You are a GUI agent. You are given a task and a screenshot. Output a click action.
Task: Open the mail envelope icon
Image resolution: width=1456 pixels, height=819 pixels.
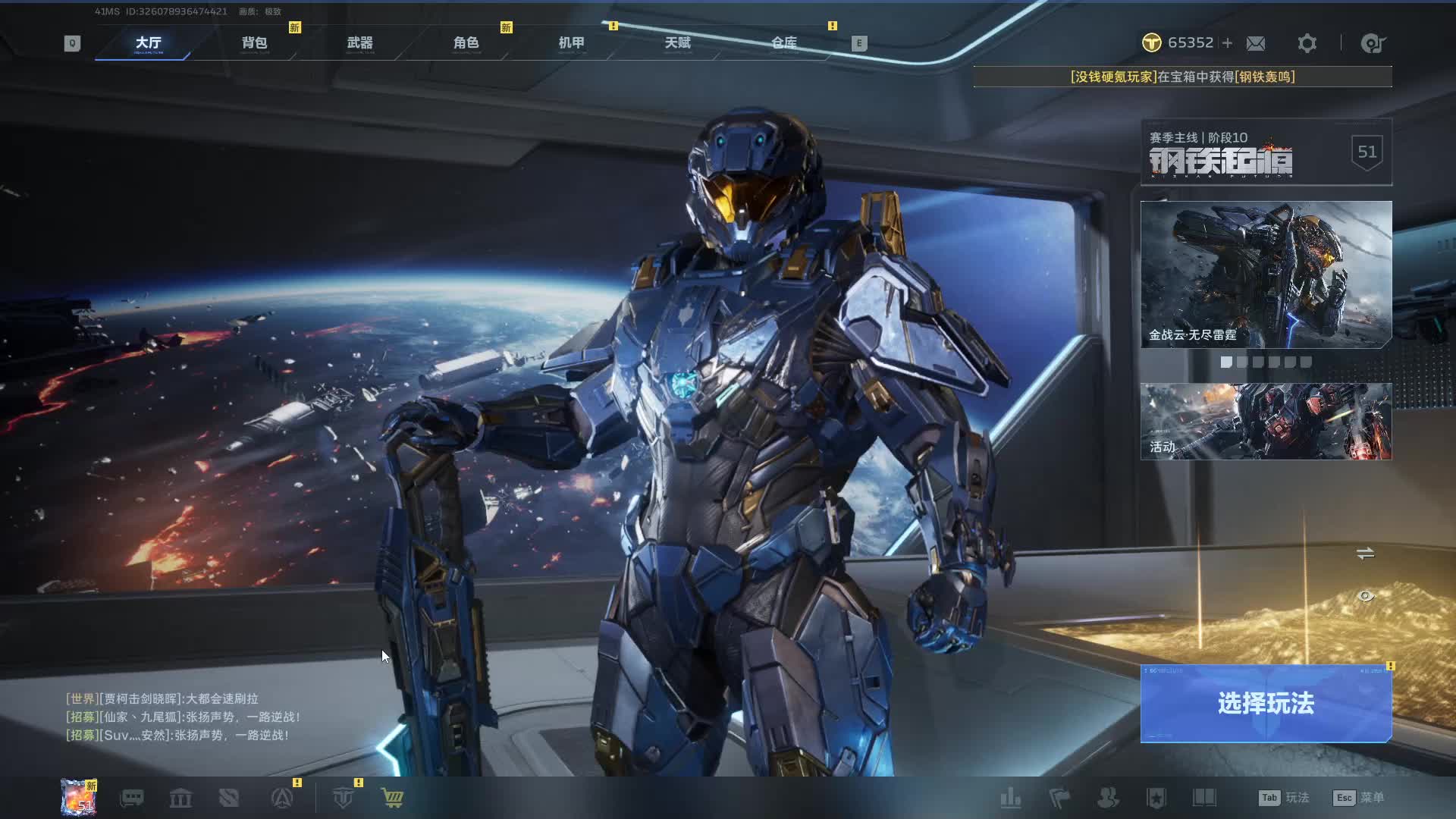coord(1256,43)
